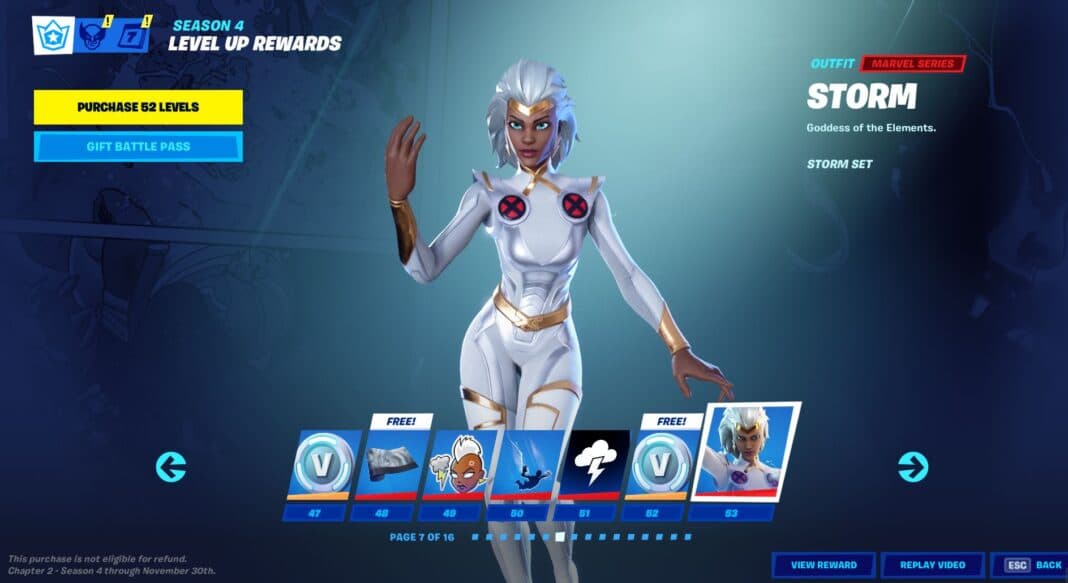Screen dimensions: 1068x583
Task: Select the level 51 lightning cloud reward
Action: 594,468
